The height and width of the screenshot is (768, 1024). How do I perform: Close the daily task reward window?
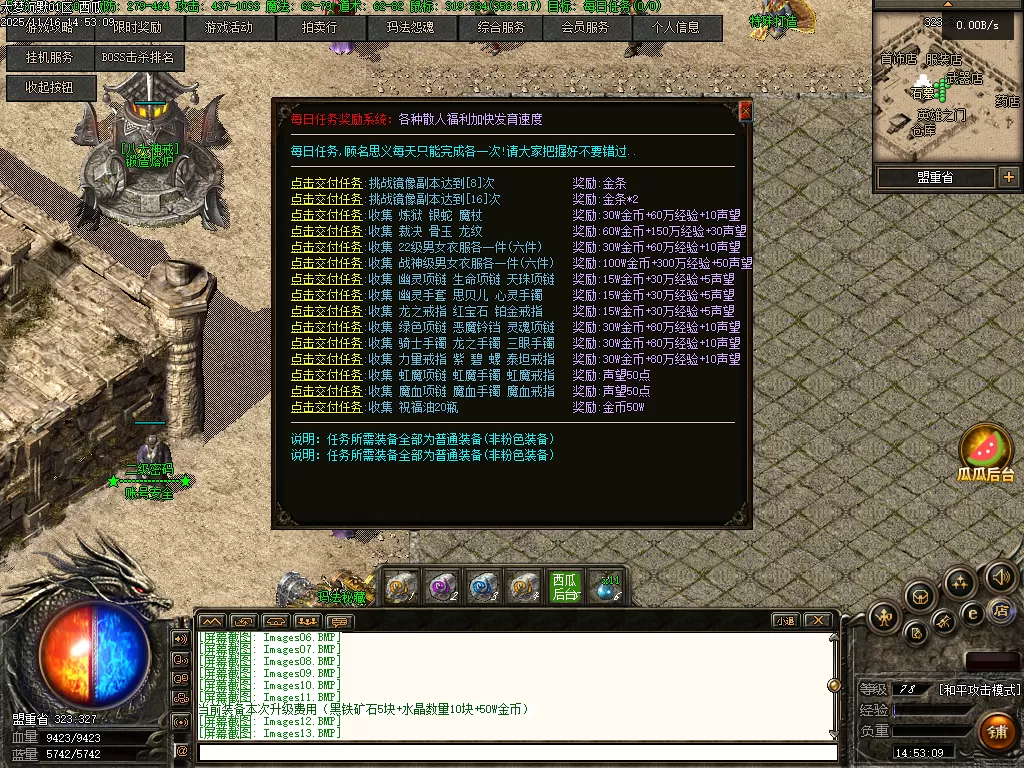pos(744,111)
